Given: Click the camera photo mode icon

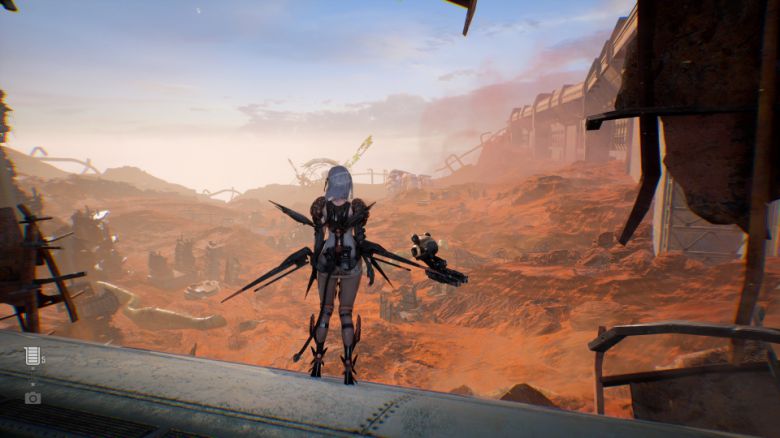Looking at the screenshot, I should 32,397.
